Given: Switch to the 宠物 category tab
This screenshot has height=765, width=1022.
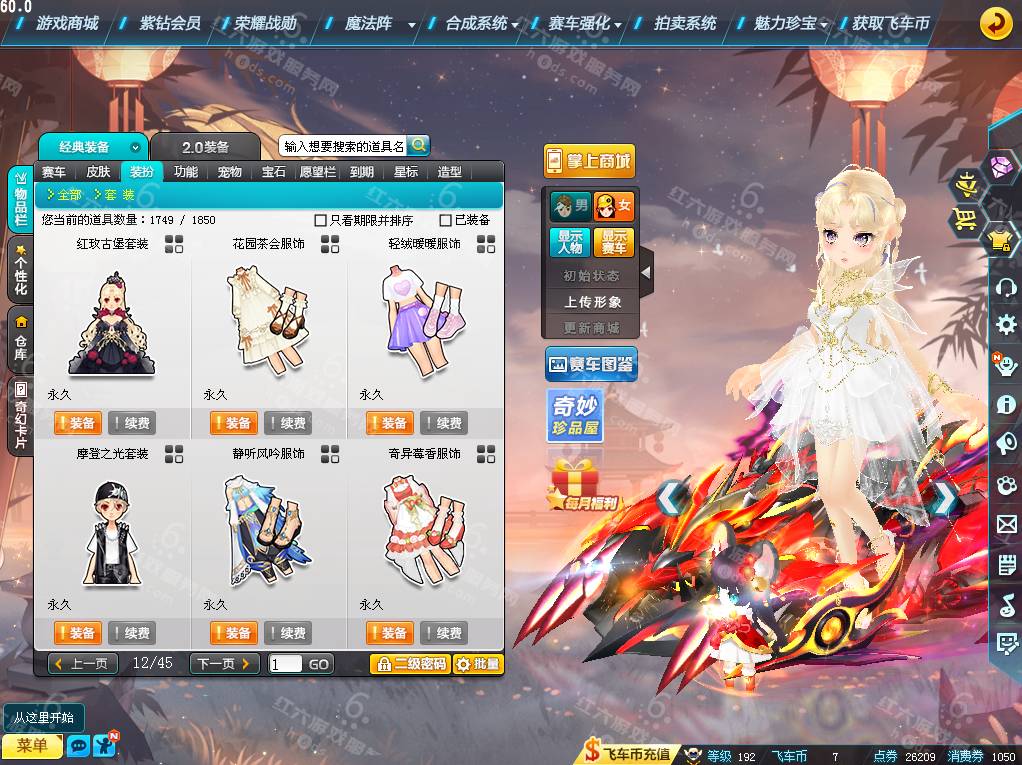Looking at the screenshot, I should tap(230, 172).
